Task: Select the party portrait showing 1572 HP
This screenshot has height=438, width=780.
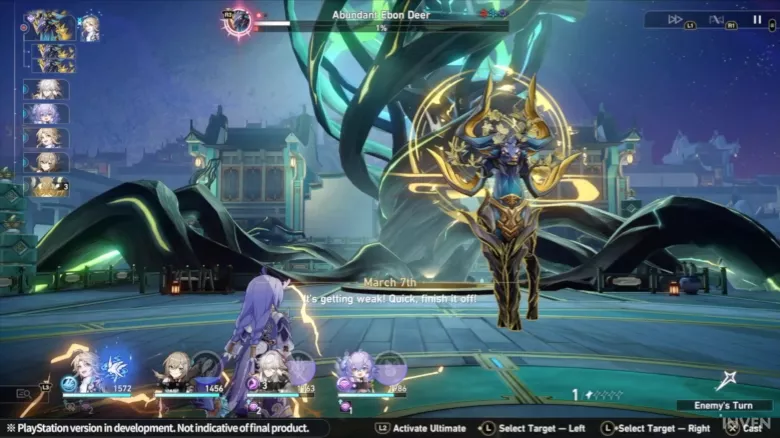Action: [85, 370]
